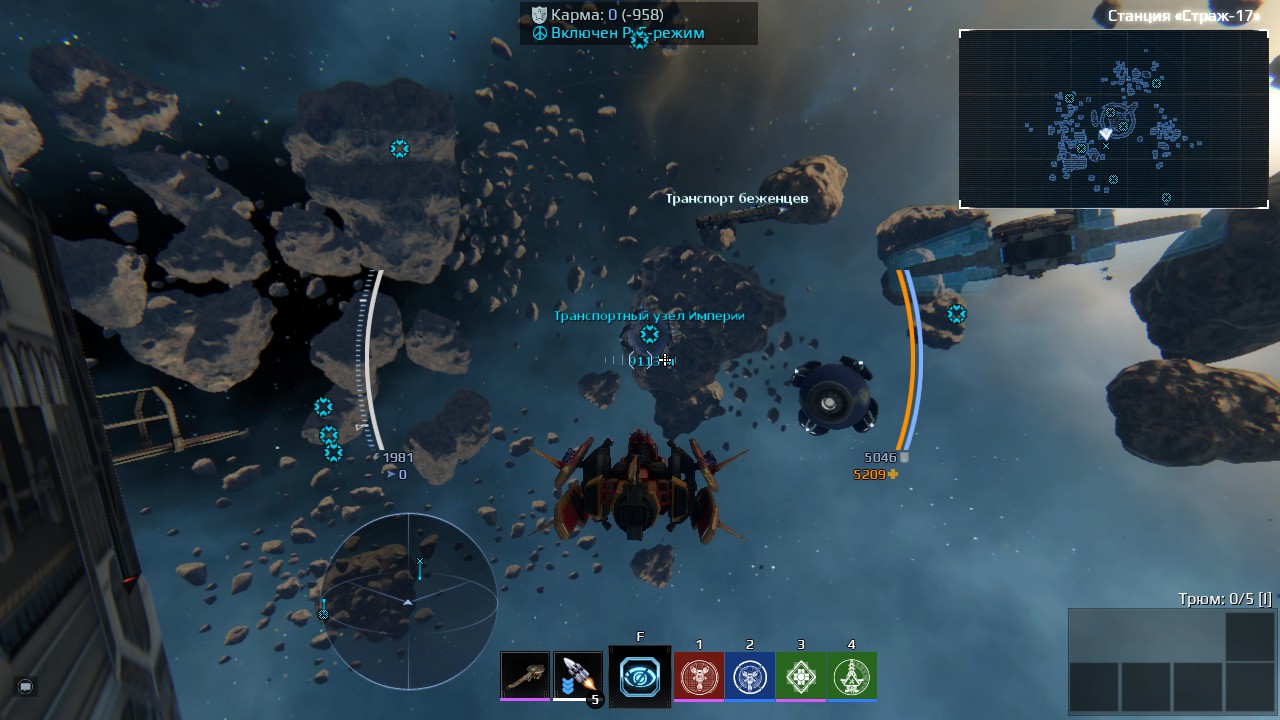Image resolution: width=1280 pixels, height=720 pixels.
Task: Select the Empire transport hub marker
Action: (650, 334)
